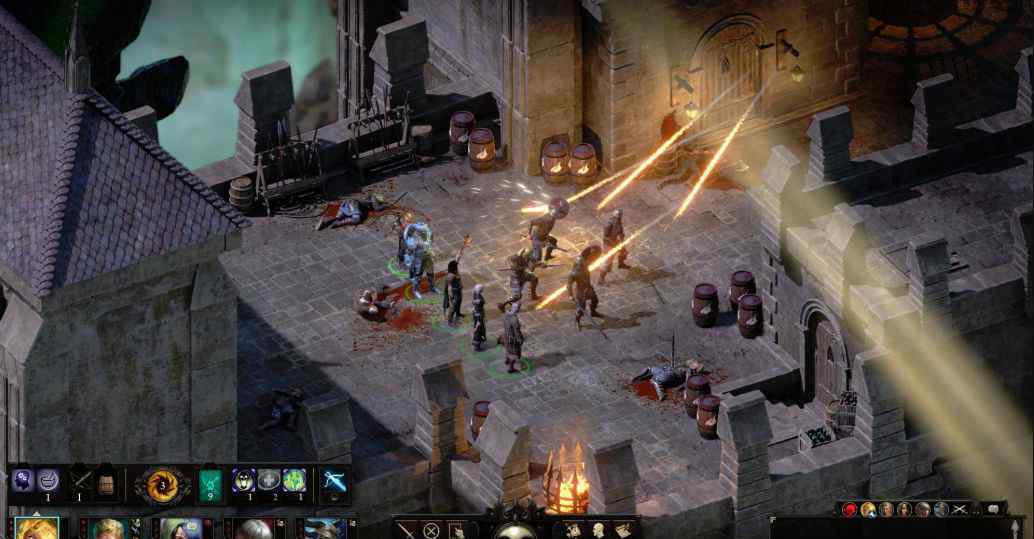
Task: Select the red swirl combat log filter
Action: pyautogui.click(x=850, y=510)
